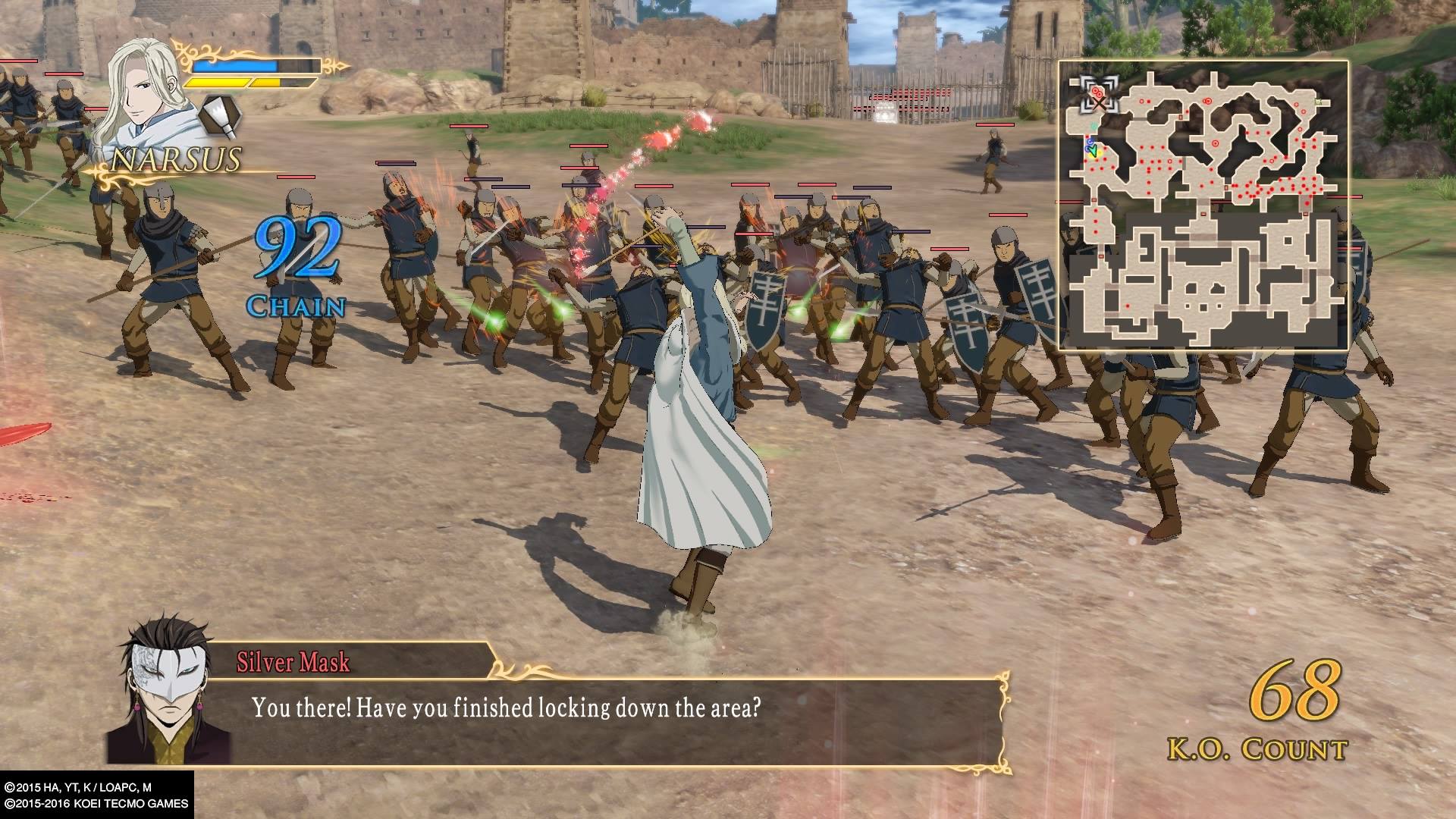Toggle the cyan marker near the minimap's left side

(x=1094, y=126)
